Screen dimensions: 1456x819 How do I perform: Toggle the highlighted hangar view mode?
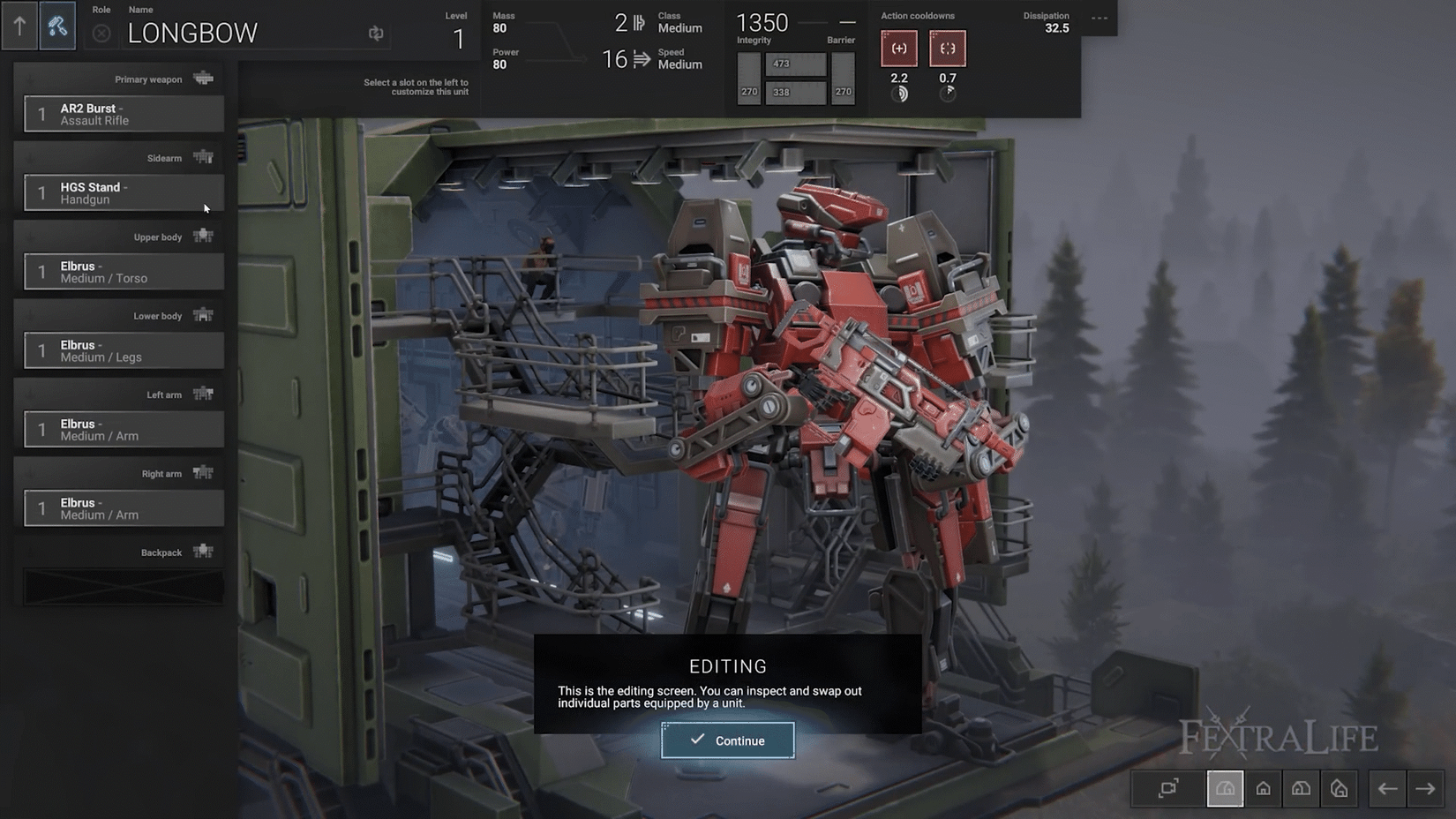pyautogui.click(x=1225, y=788)
